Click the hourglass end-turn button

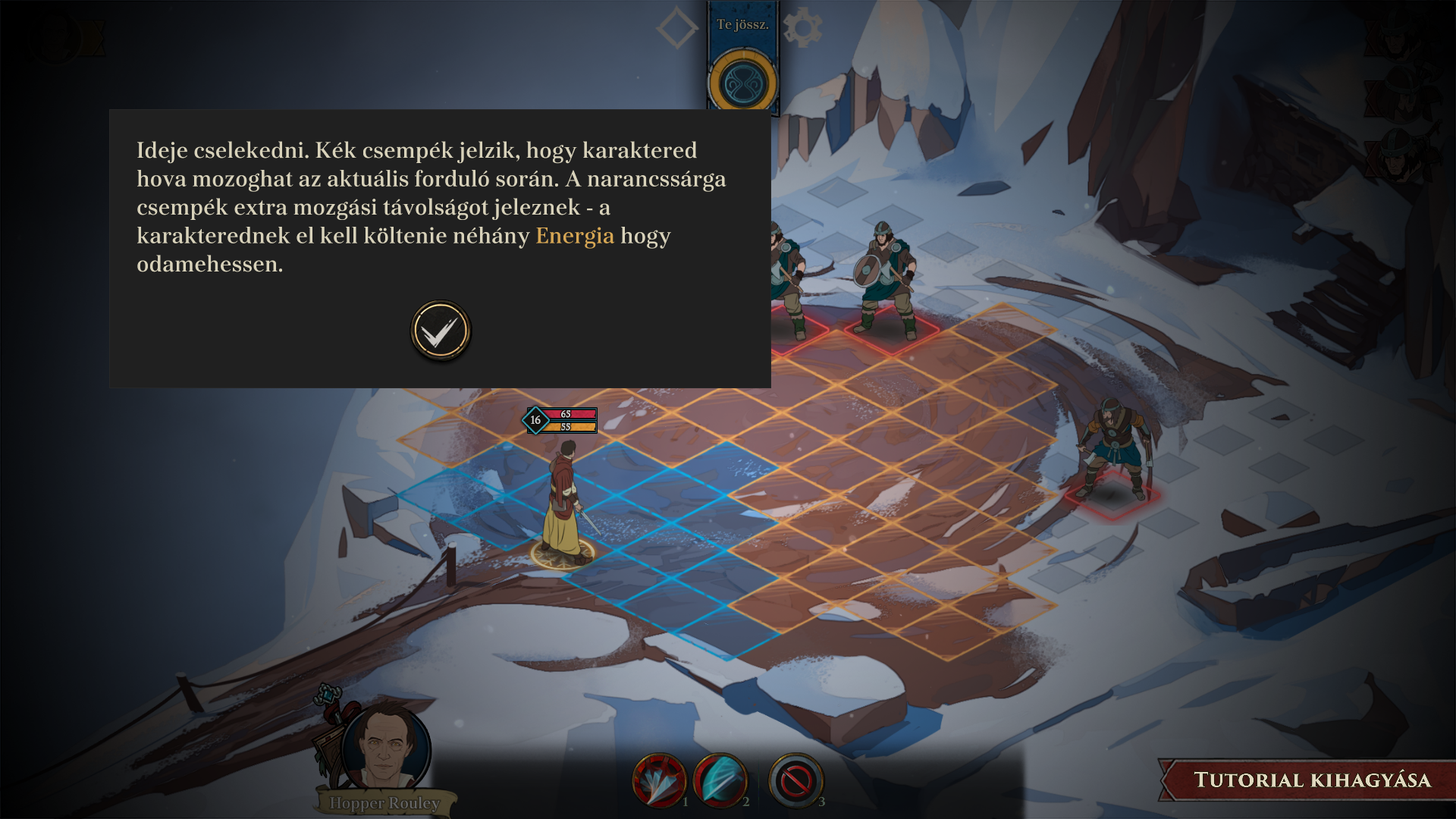click(742, 82)
